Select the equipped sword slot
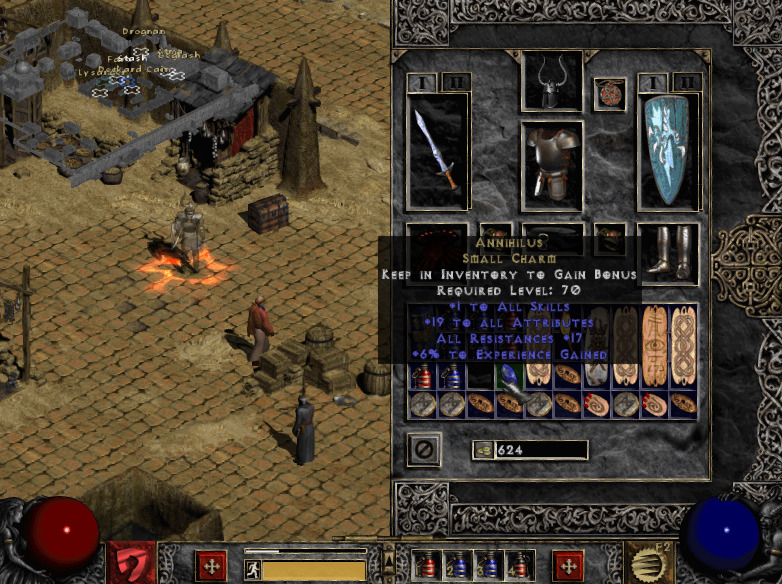Viewport: 782px width, 584px height. coord(437,152)
